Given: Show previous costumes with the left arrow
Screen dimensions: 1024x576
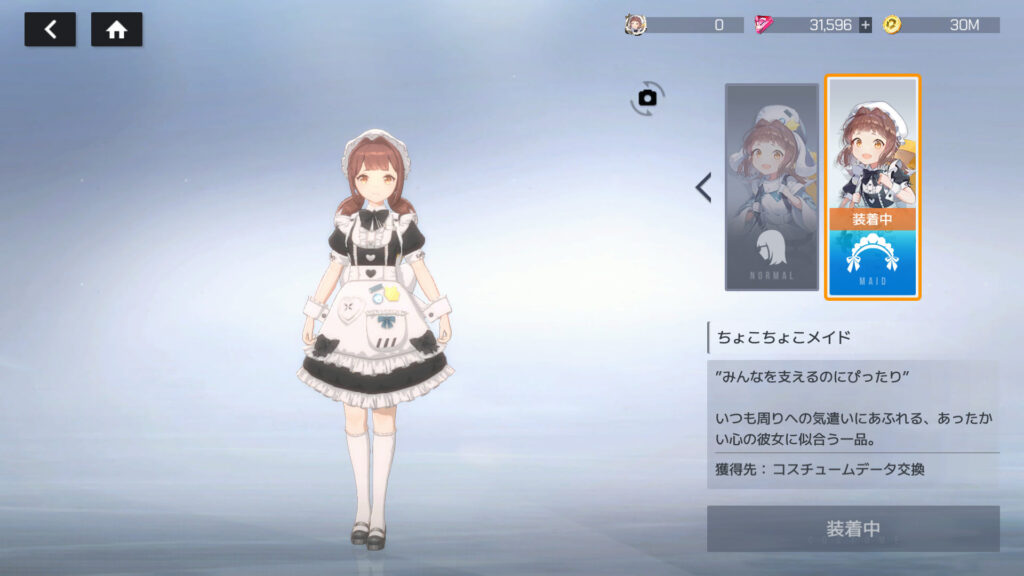Looking at the screenshot, I should (704, 187).
